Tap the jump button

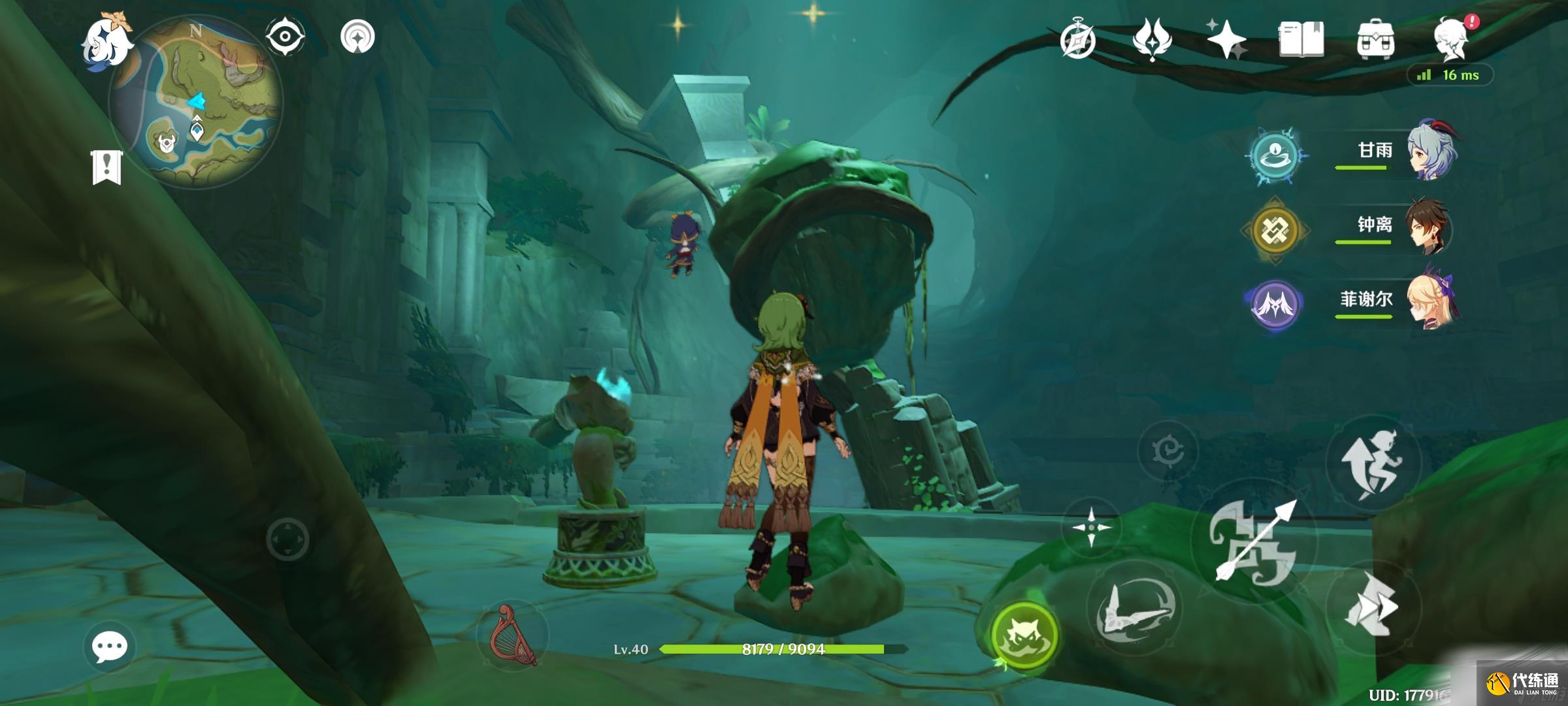point(1373,463)
